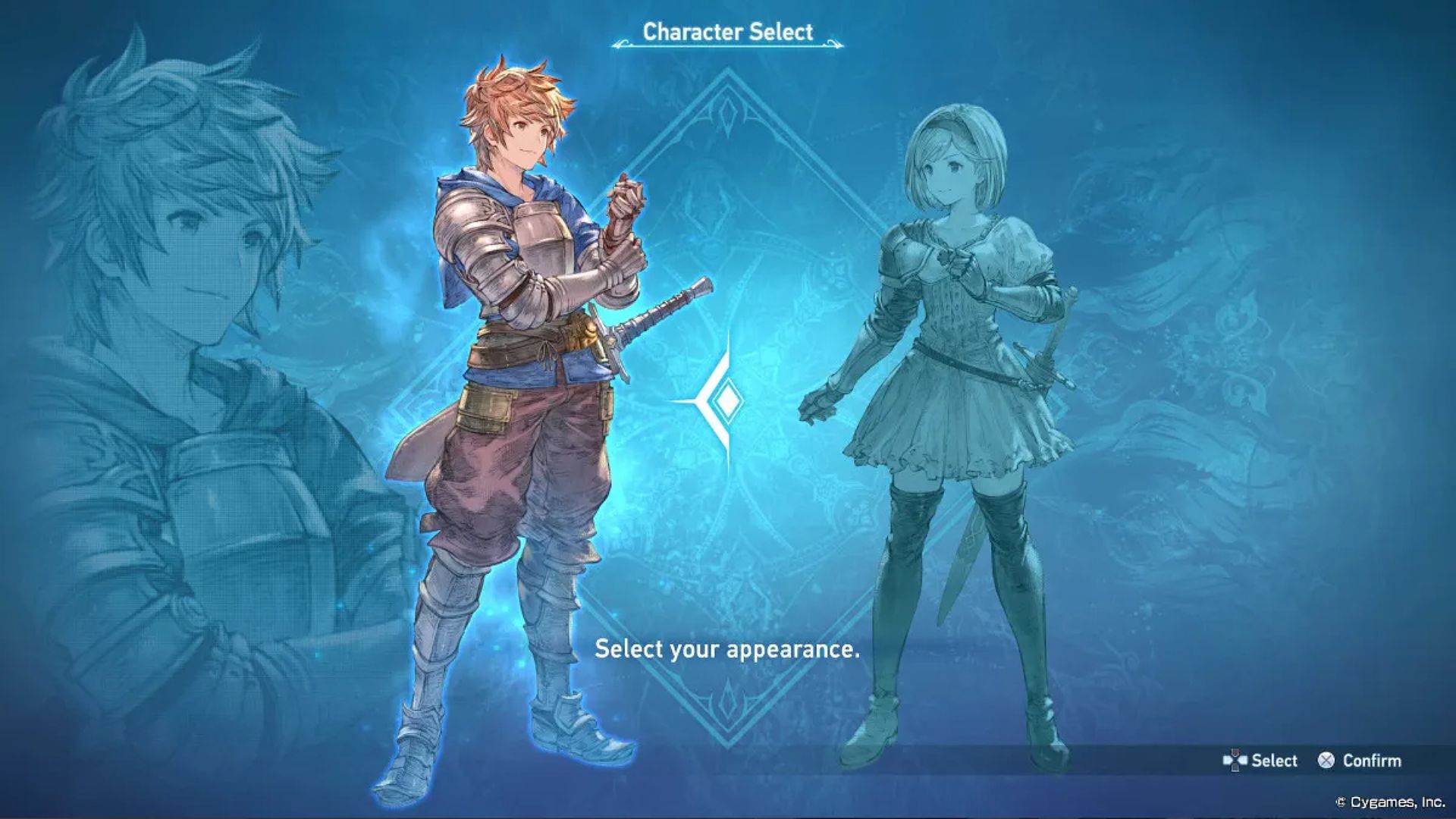Click the Select your appearance prompt
This screenshot has width=1456, height=819.
(726, 651)
